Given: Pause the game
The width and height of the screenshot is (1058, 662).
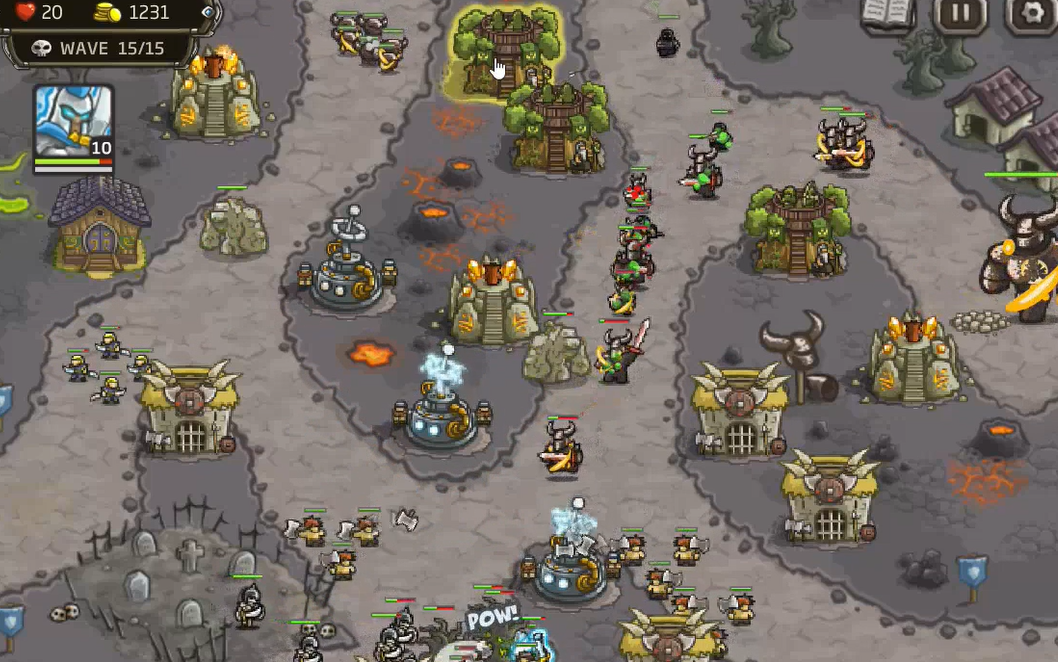Looking at the screenshot, I should (959, 14).
